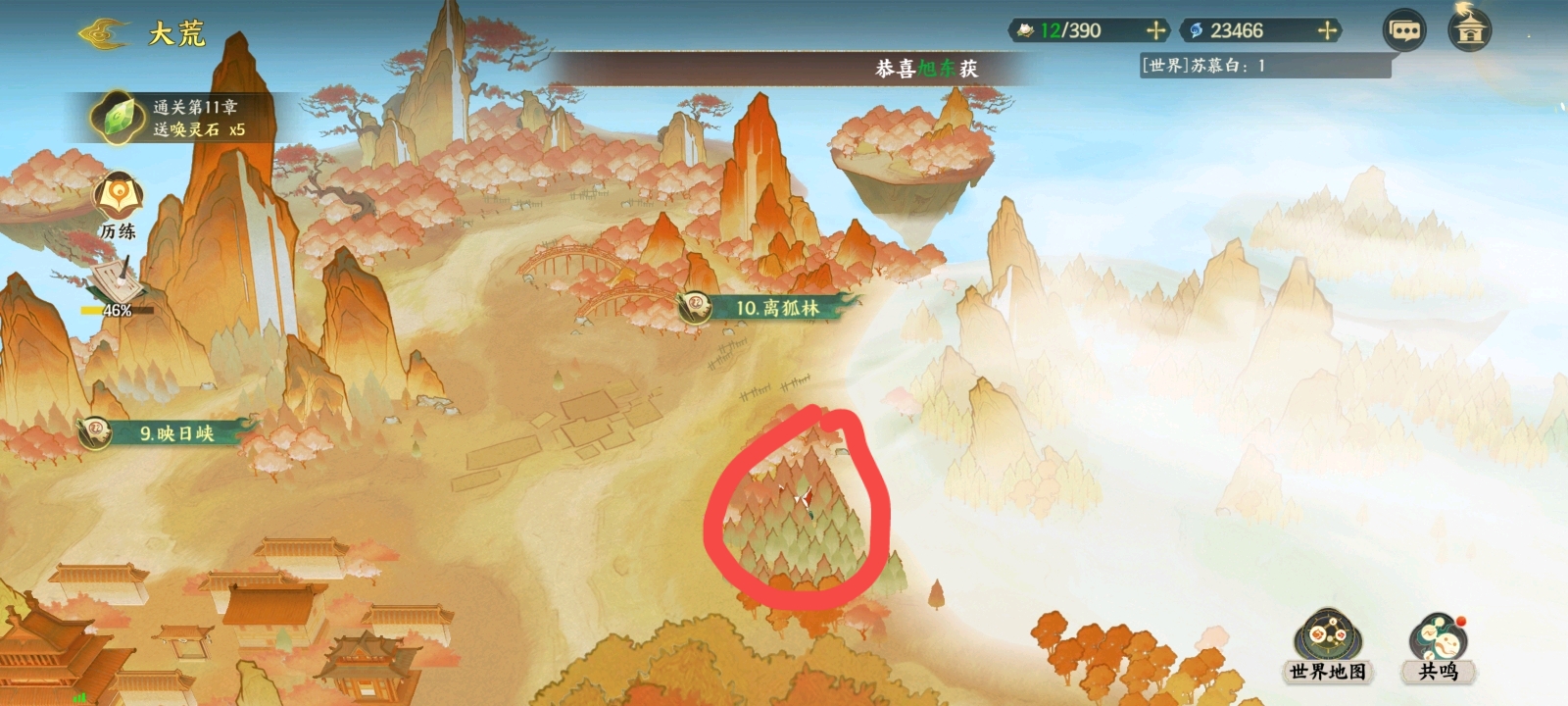
Task: Click the blue swirl currency icon
Action: tap(1194, 30)
